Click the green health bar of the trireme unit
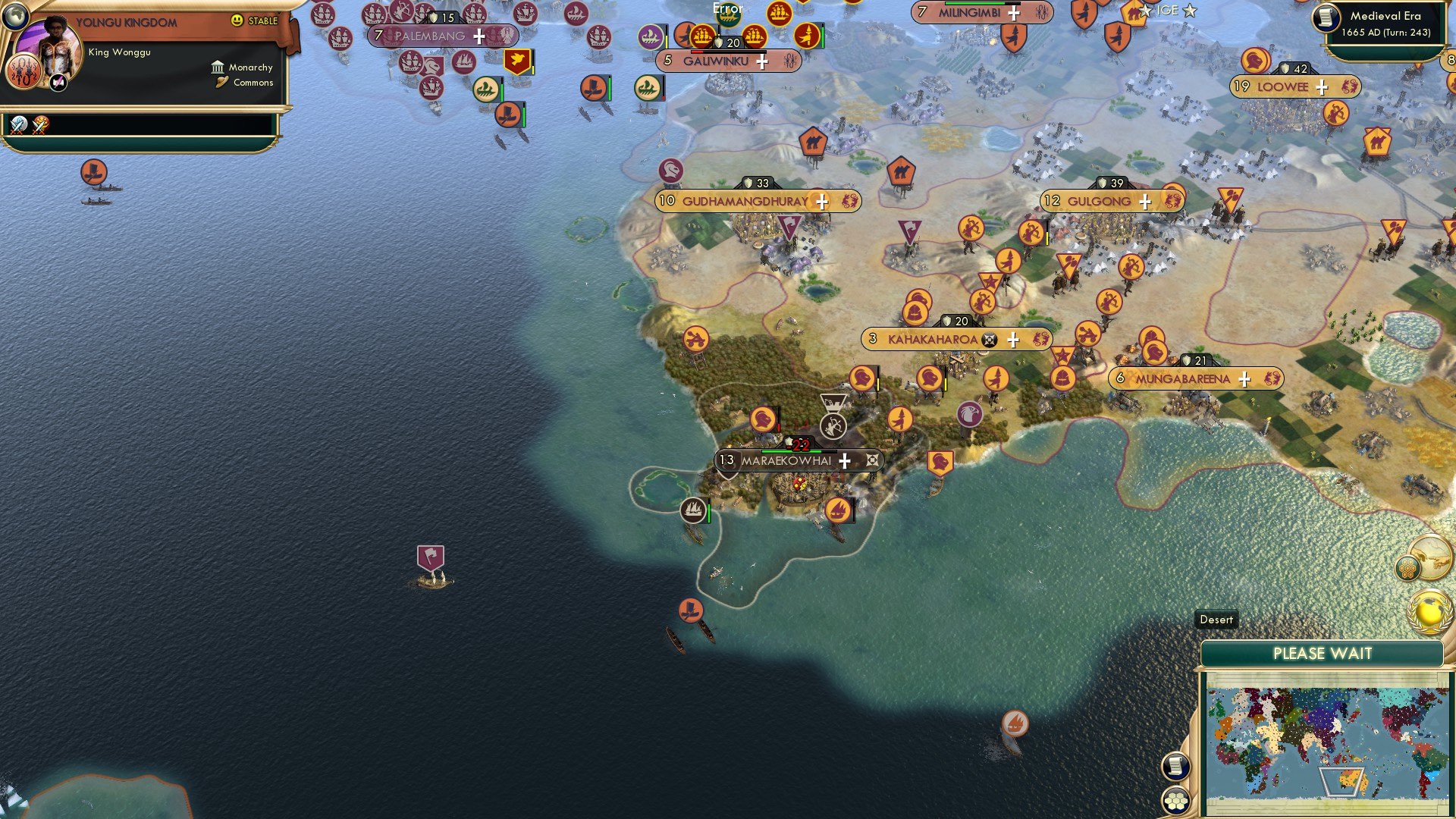This screenshot has height=819, width=1456. coord(502,92)
